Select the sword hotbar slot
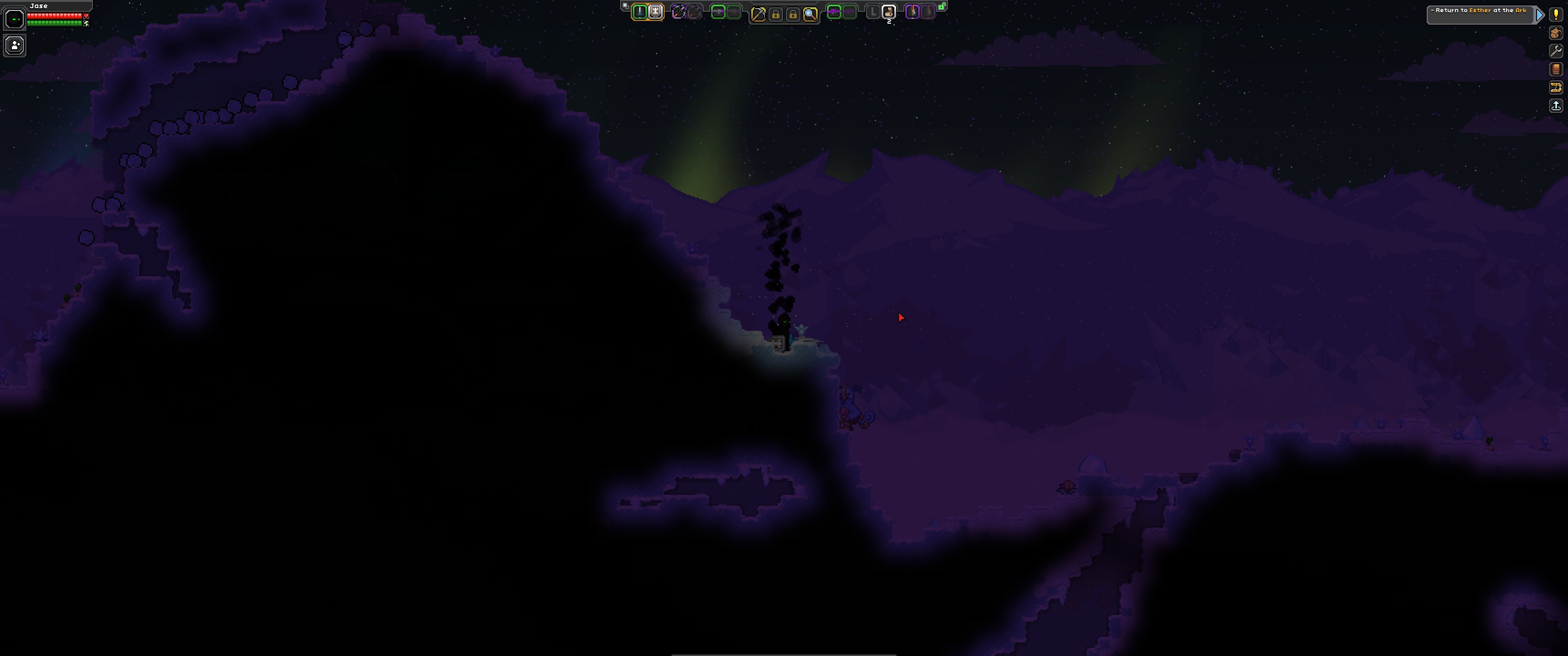1568x656 pixels. pos(639,11)
